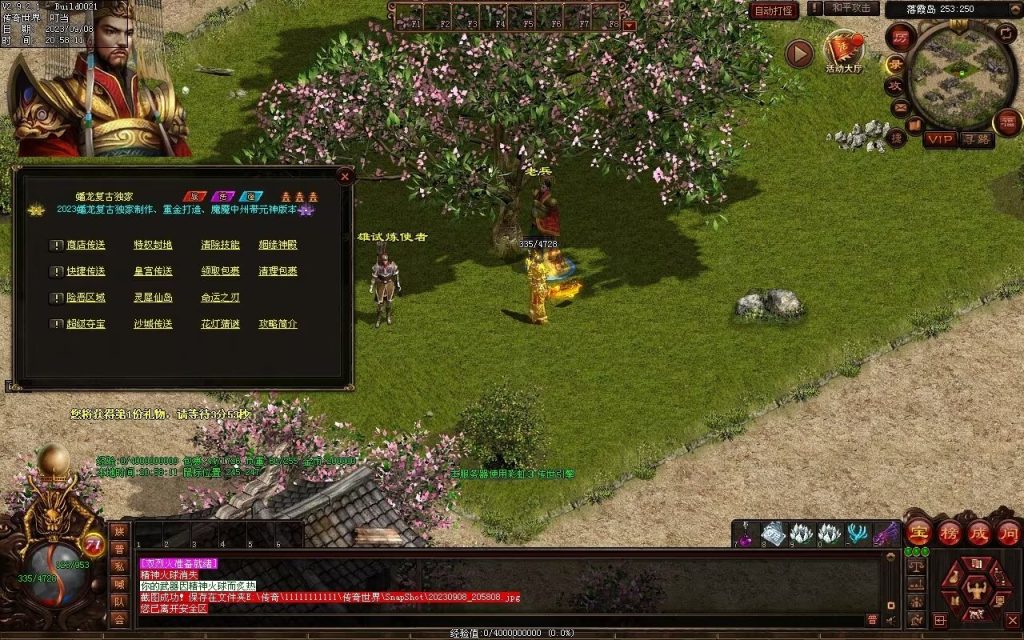Select 领取包裹 claim package link

(x=220, y=271)
